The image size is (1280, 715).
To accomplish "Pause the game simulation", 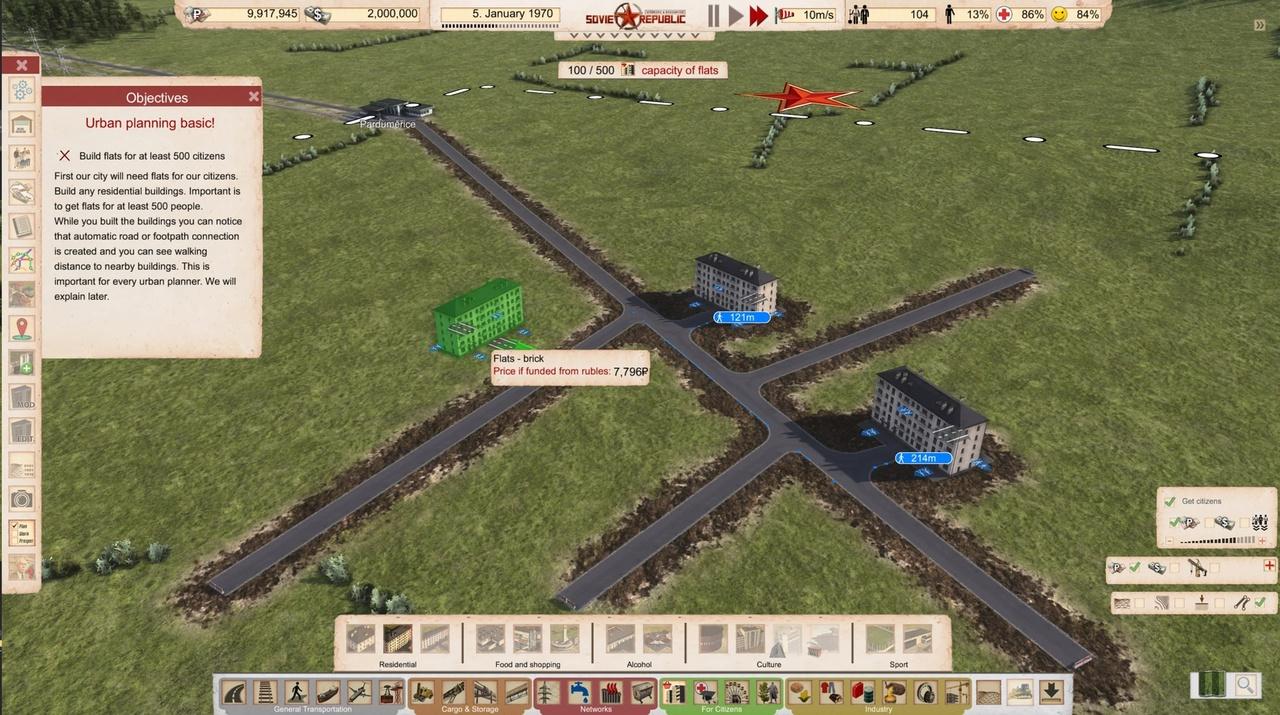I will pyautogui.click(x=713, y=15).
